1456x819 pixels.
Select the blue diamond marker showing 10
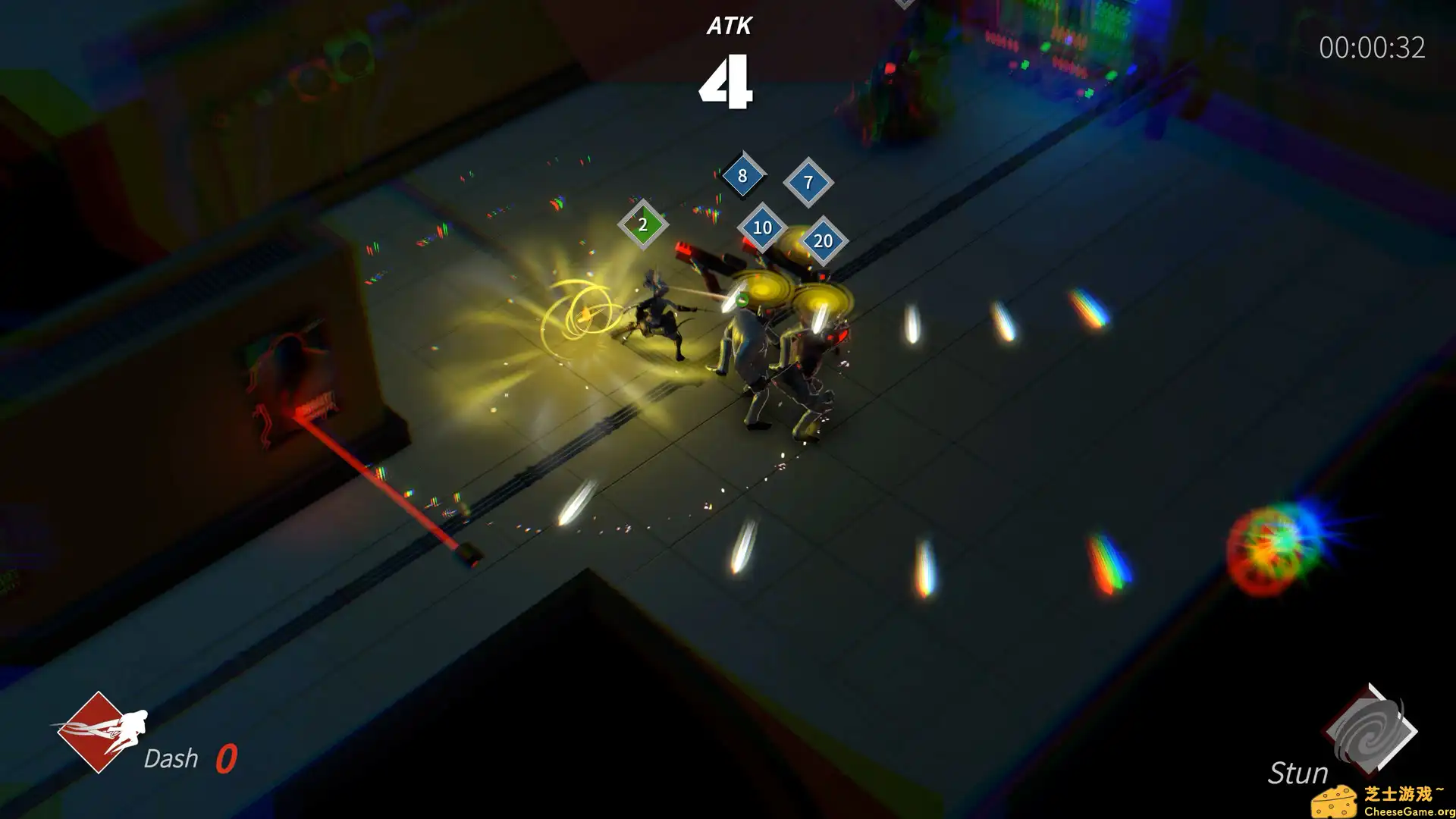tap(762, 227)
